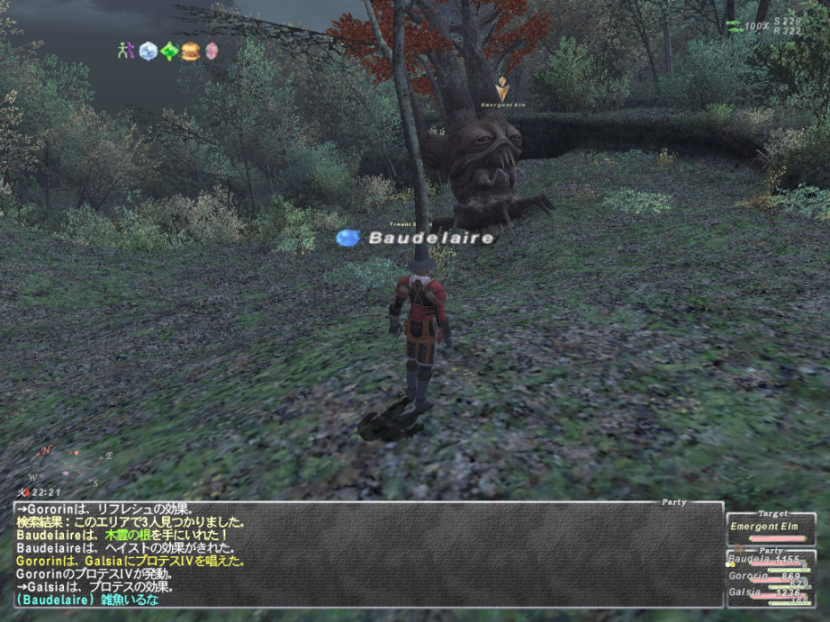This screenshot has height=622, width=830.
Task: Select the pink gem status icon
Action: (211, 50)
